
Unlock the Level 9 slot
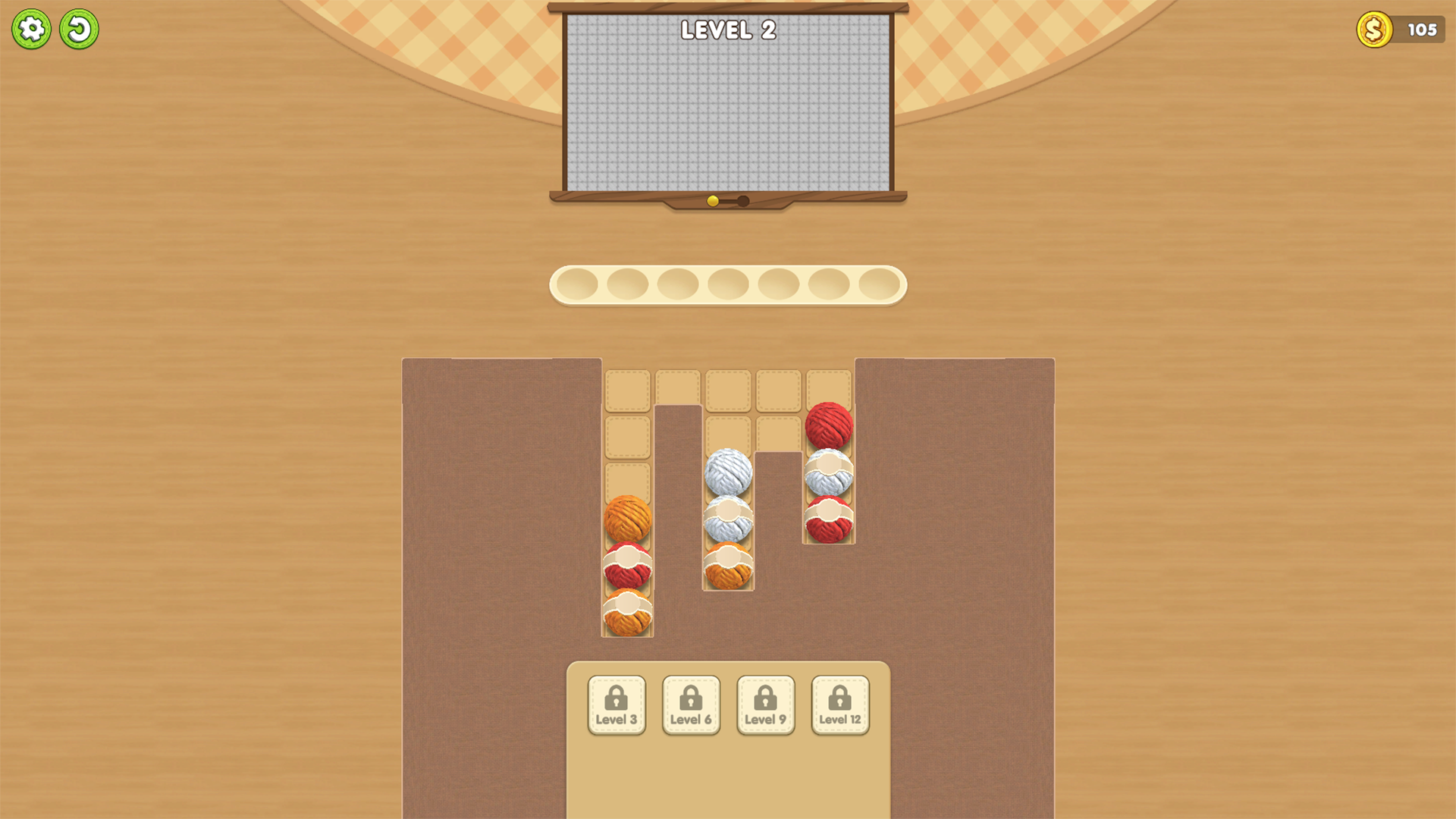pos(766,704)
